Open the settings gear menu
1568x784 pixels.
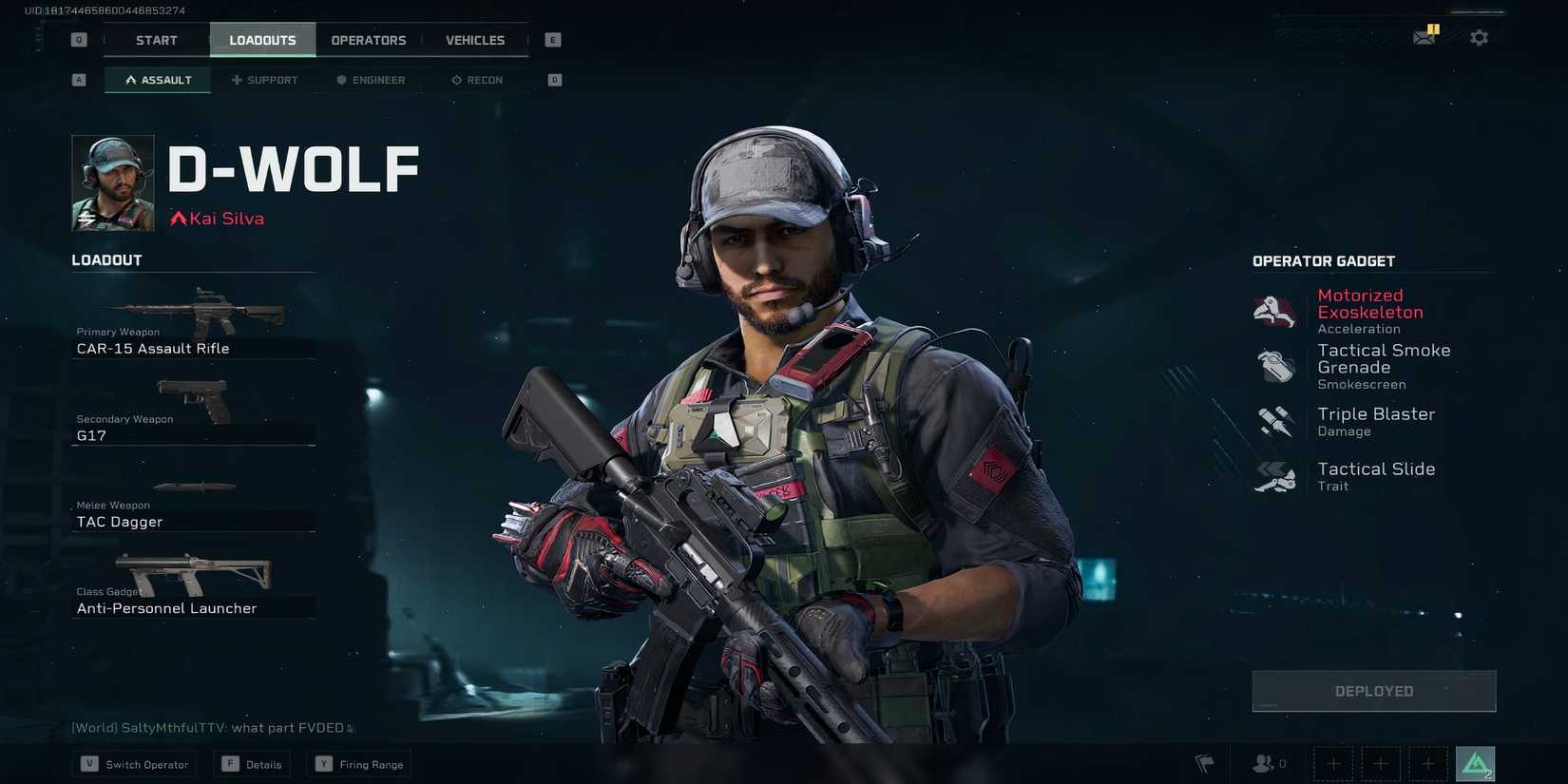click(x=1479, y=36)
